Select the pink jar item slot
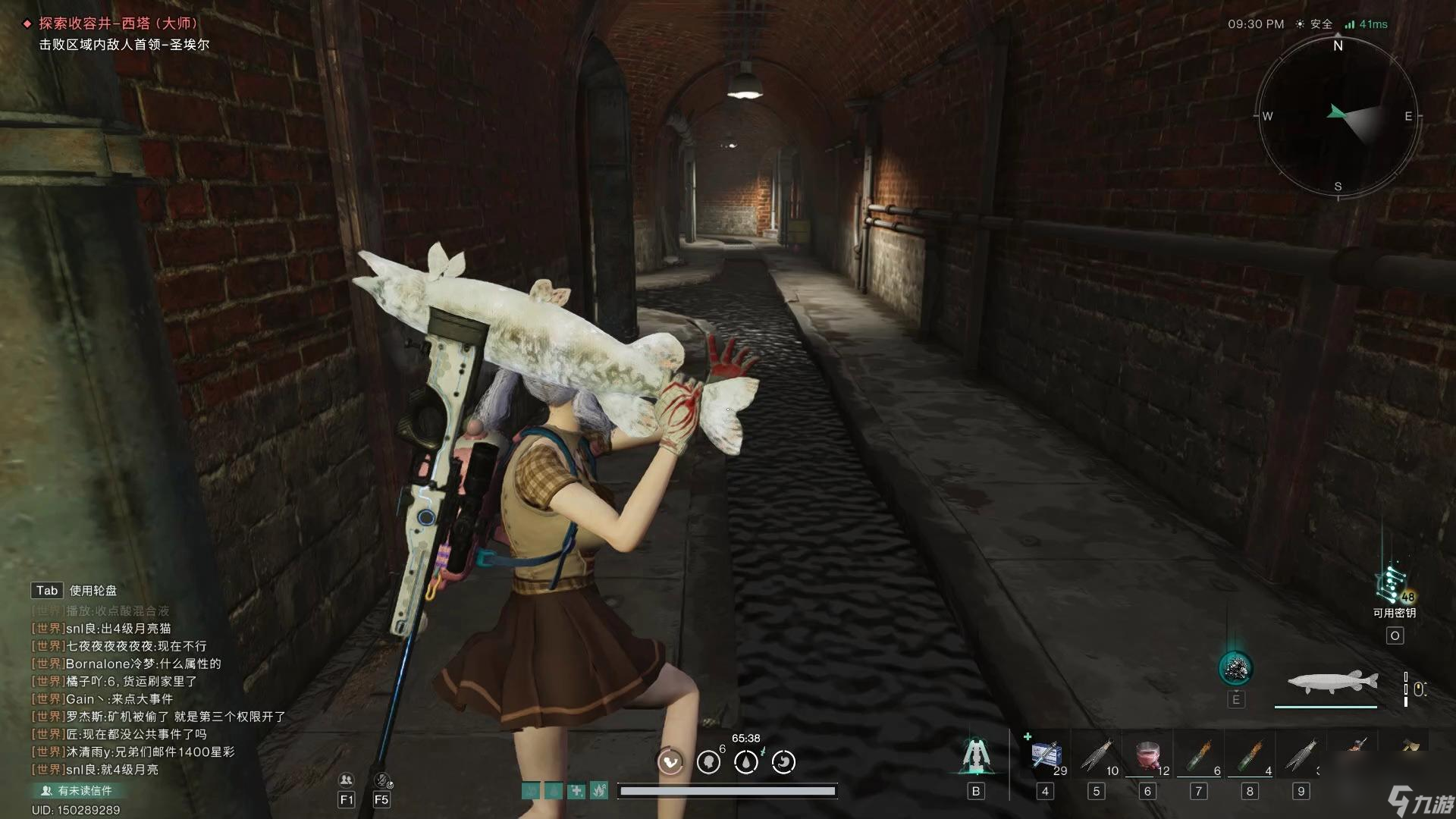 (1148, 756)
